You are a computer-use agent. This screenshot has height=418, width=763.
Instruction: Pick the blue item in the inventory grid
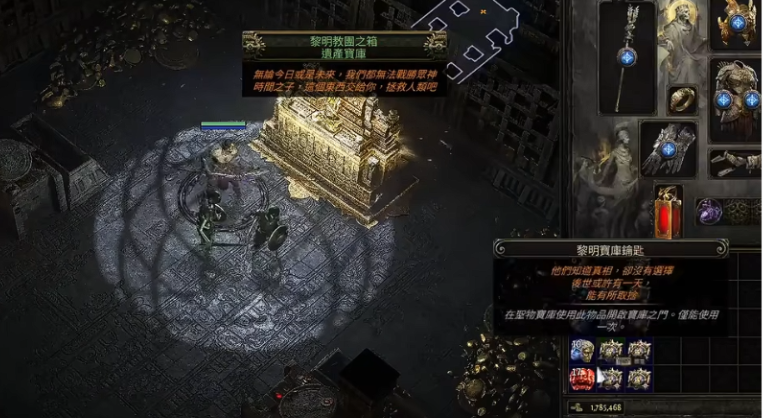click(581, 350)
